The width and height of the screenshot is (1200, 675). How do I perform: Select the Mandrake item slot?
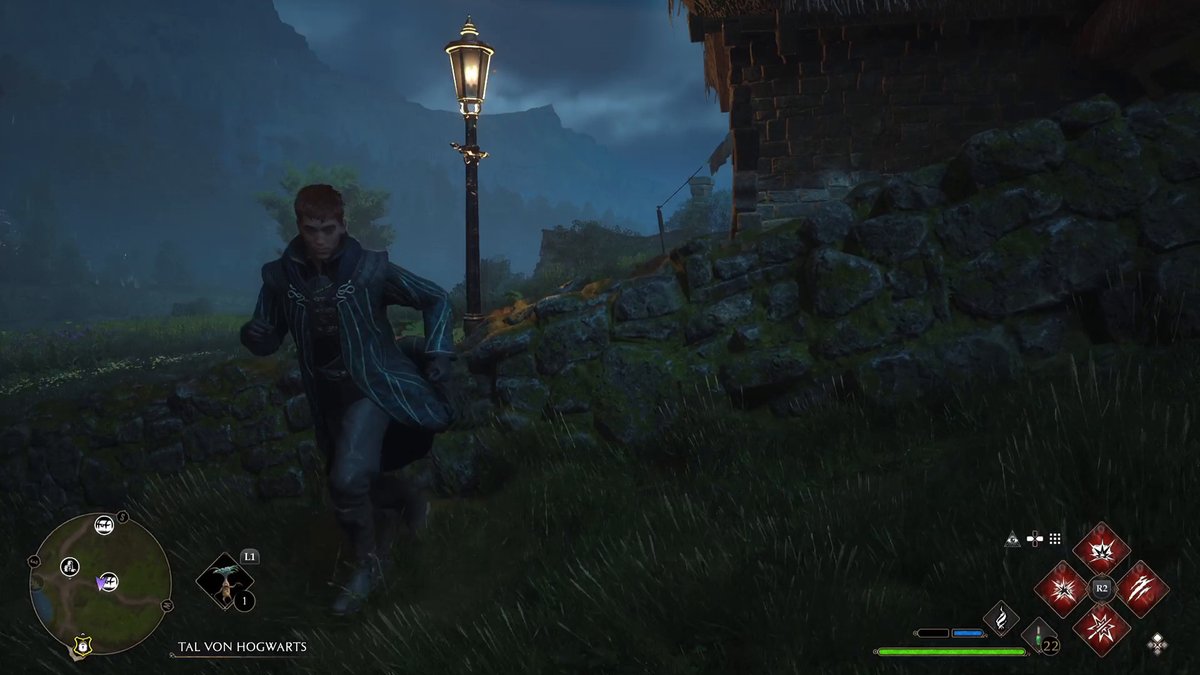(226, 581)
